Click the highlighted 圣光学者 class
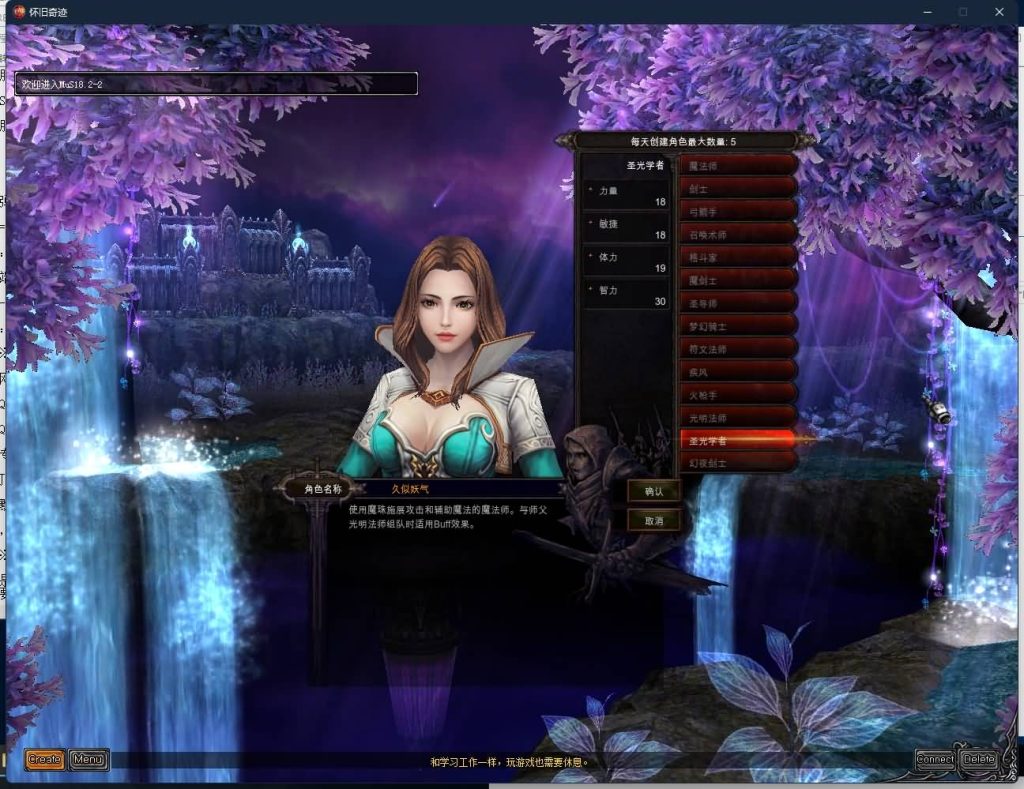Viewport: 1024px width, 789px height. pyautogui.click(x=738, y=440)
